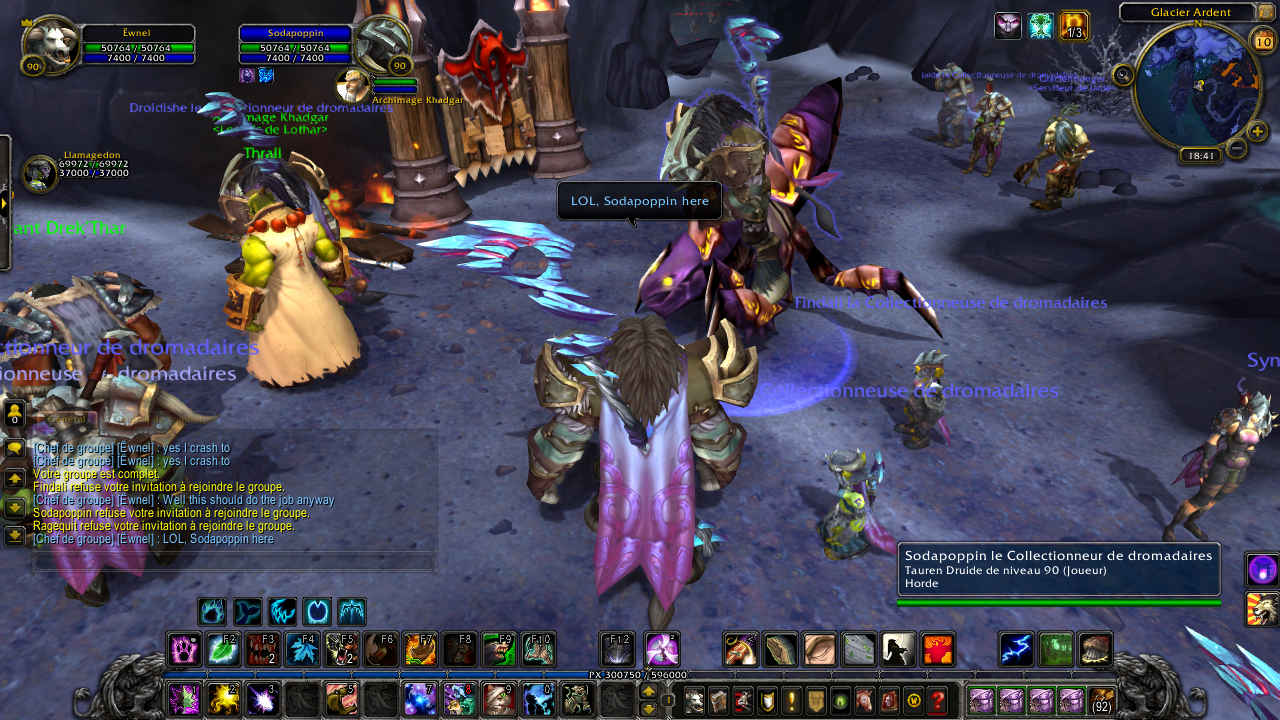Click the 1/3 stacked buff icon
Image resolution: width=1280 pixels, height=720 pixels.
click(x=1074, y=26)
